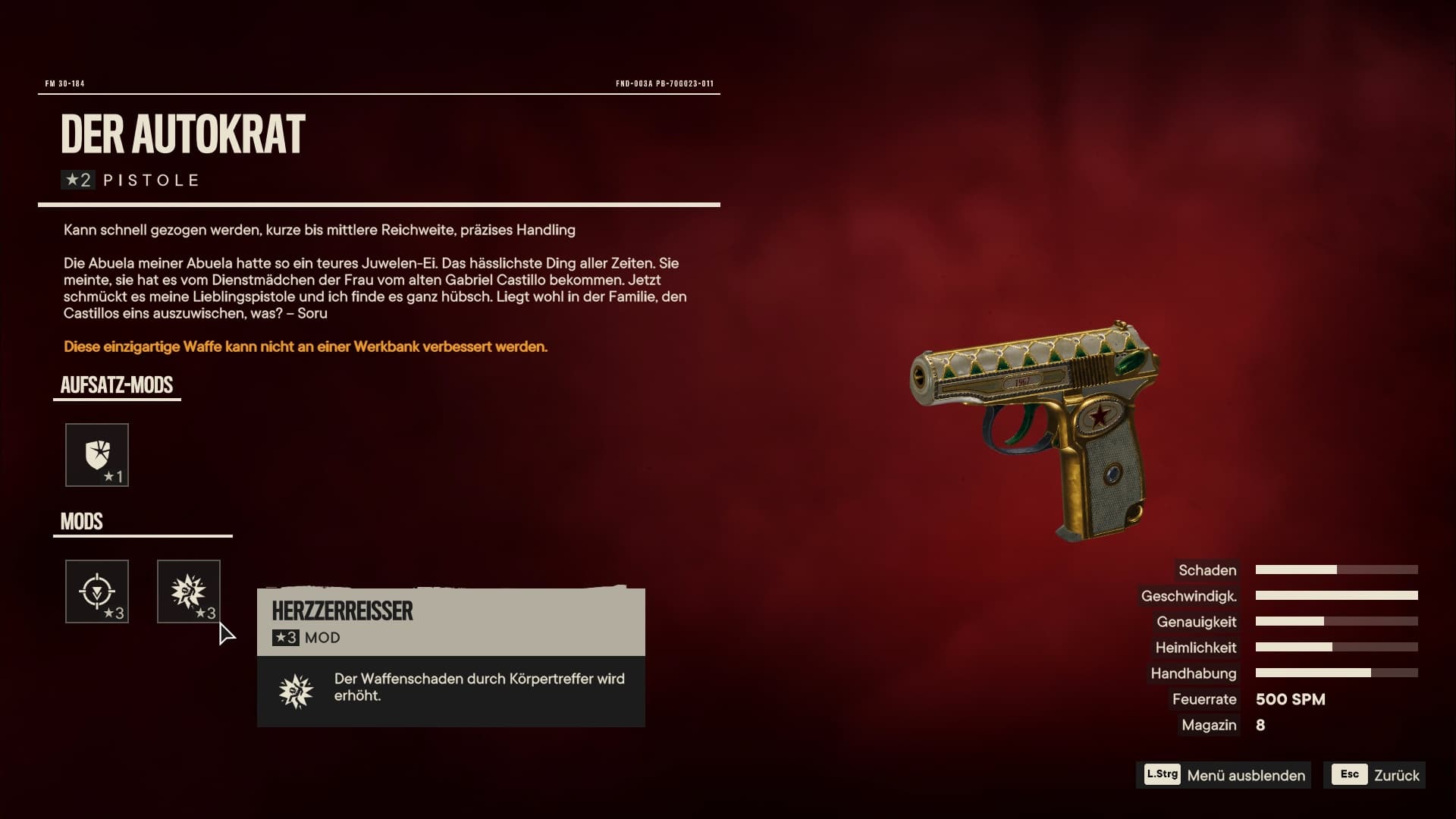
Task: Hide the menu with Menü ausblenden
Action: (x=1224, y=775)
